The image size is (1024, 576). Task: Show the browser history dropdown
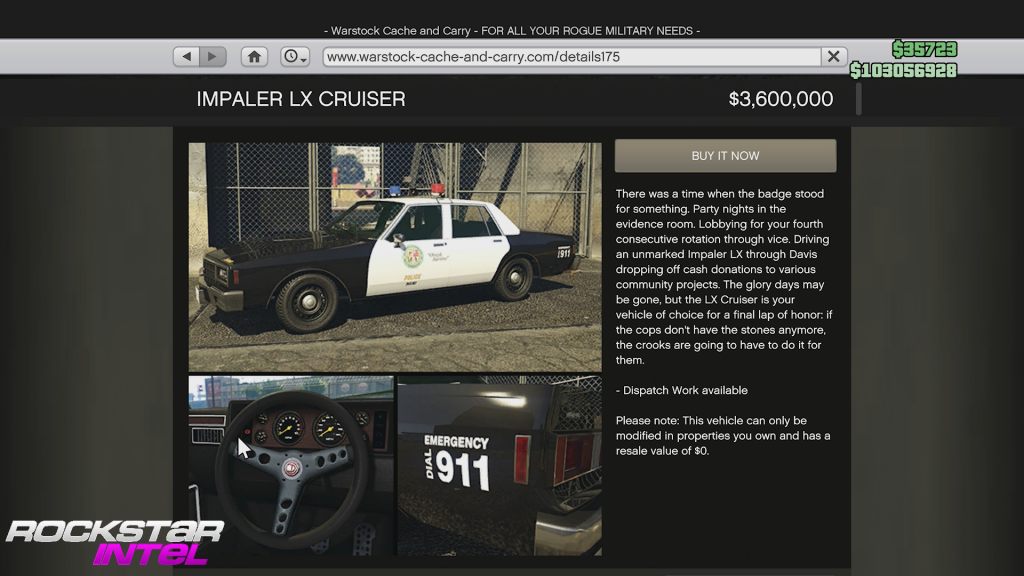[x=295, y=57]
